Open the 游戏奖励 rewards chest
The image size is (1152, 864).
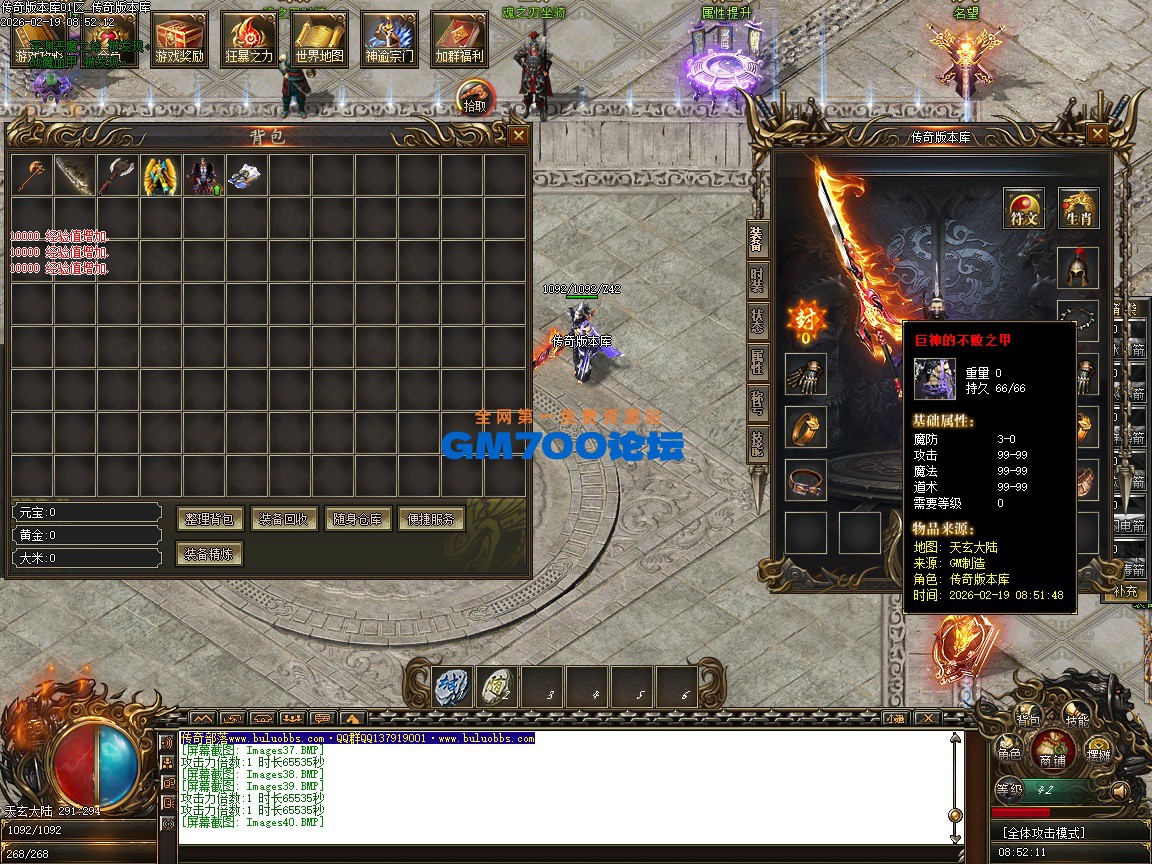point(179,40)
